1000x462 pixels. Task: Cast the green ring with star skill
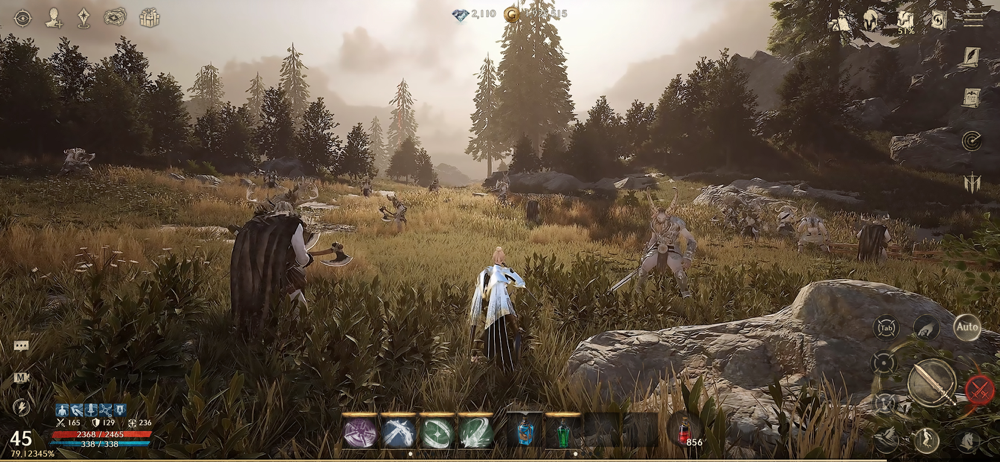(438, 431)
